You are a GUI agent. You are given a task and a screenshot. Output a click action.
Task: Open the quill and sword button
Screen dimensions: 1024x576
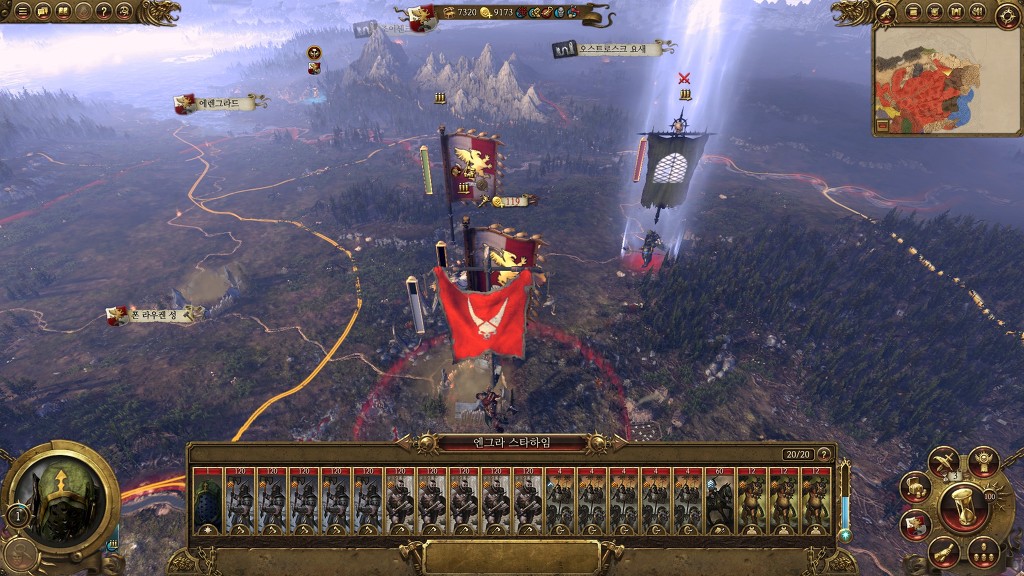pyautogui.click(x=943, y=461)
